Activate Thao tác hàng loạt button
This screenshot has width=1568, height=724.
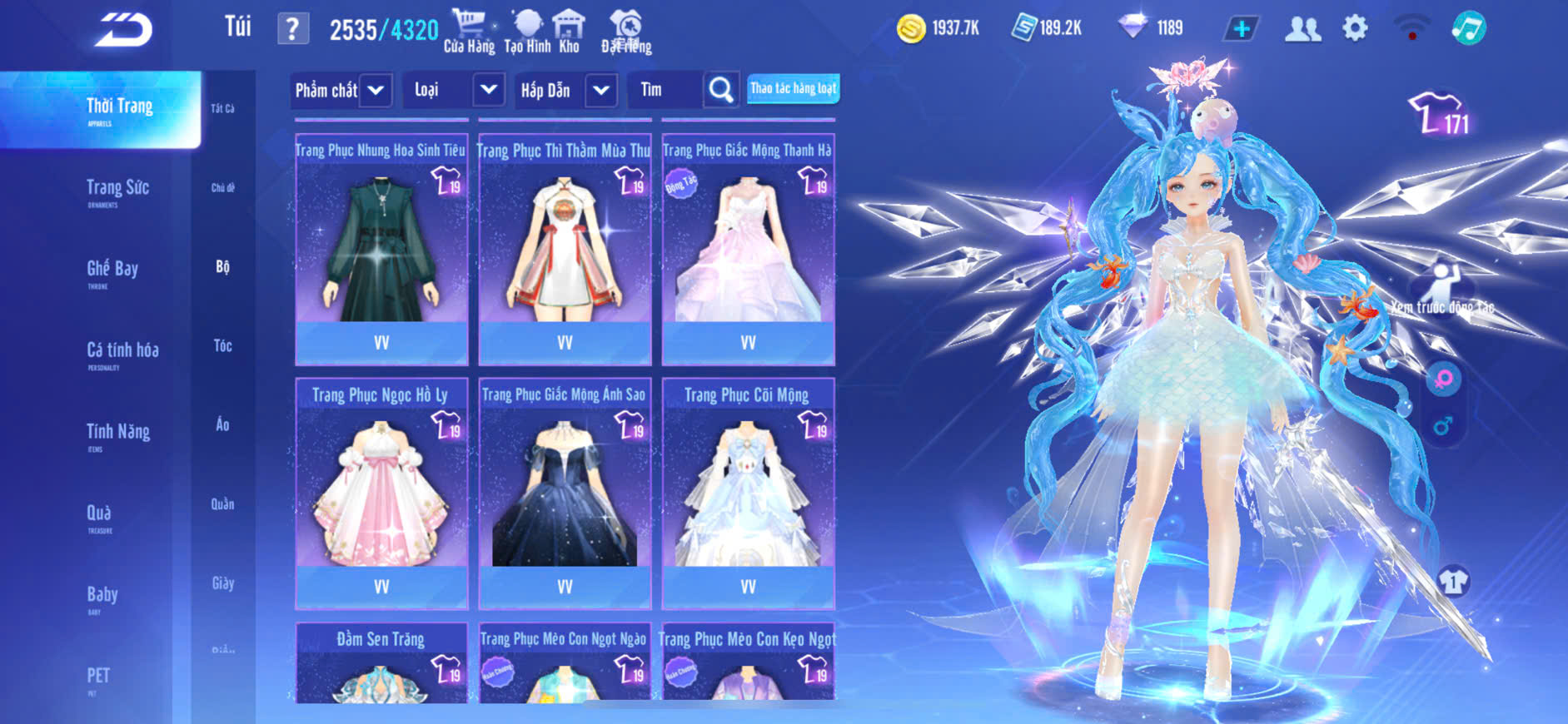[793, 88]
